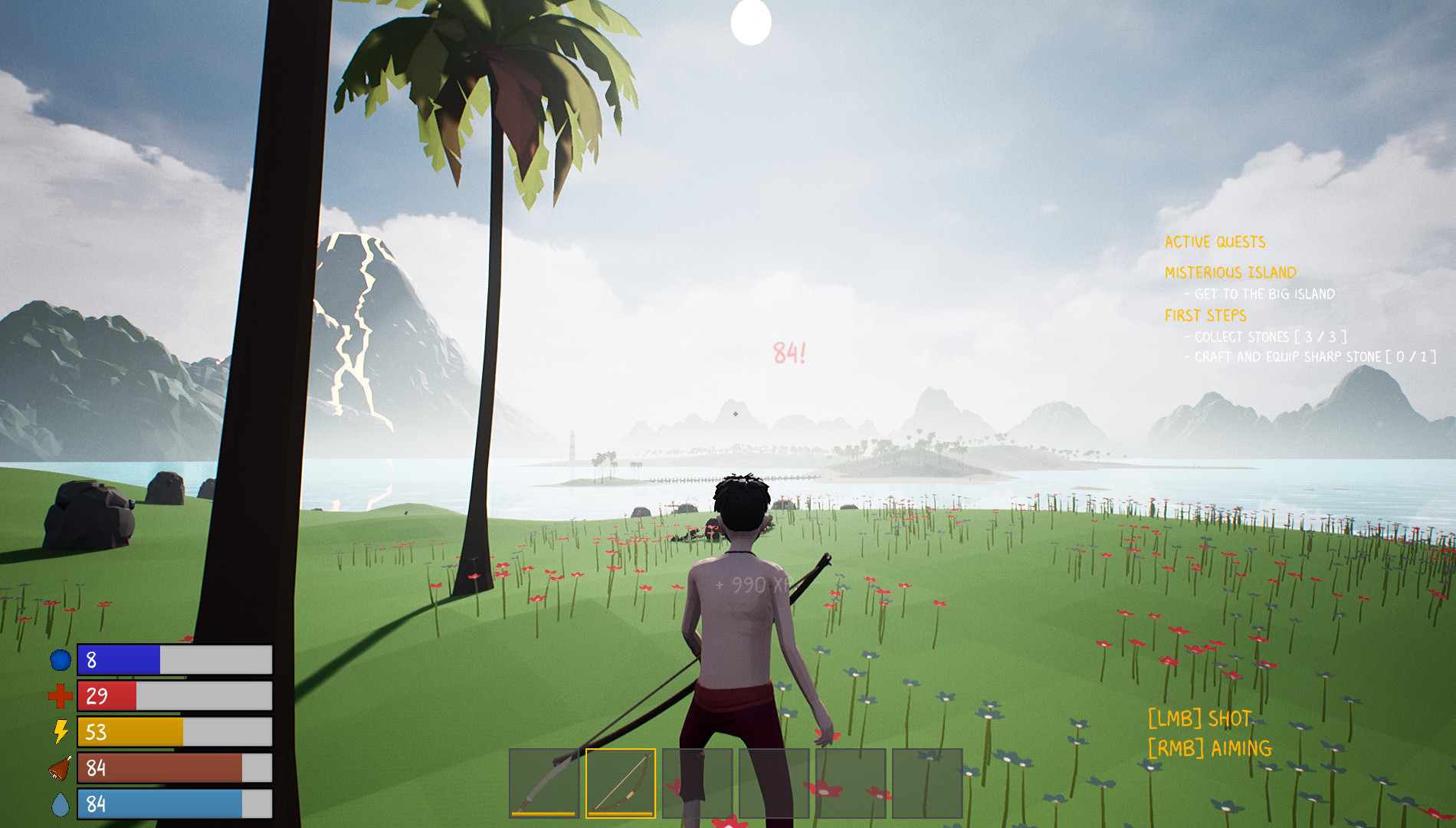The height and width of the screenshot is (828, 1456).
Task: Click the floating 84! damage indicator
Action: click(790, 352)
